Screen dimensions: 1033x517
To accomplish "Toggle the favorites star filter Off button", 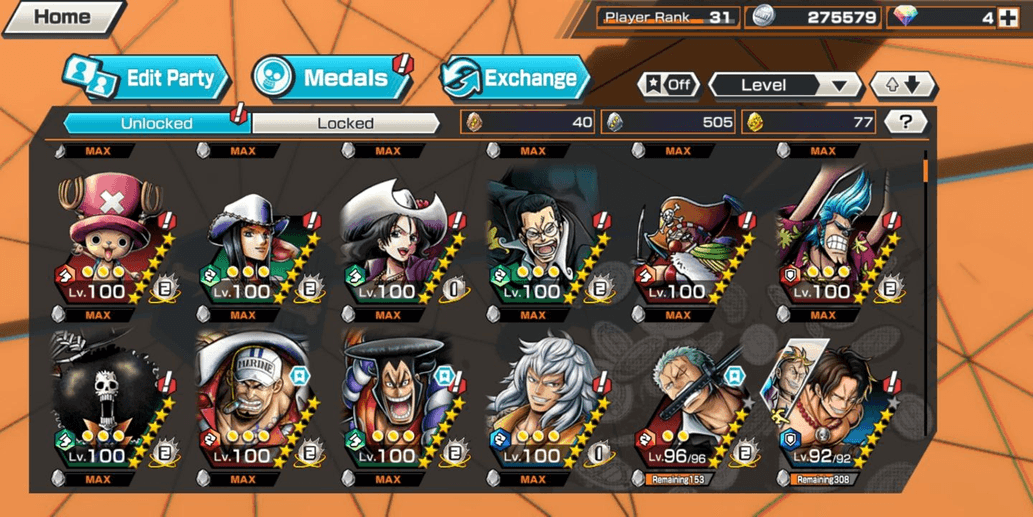I will [669, 85].
